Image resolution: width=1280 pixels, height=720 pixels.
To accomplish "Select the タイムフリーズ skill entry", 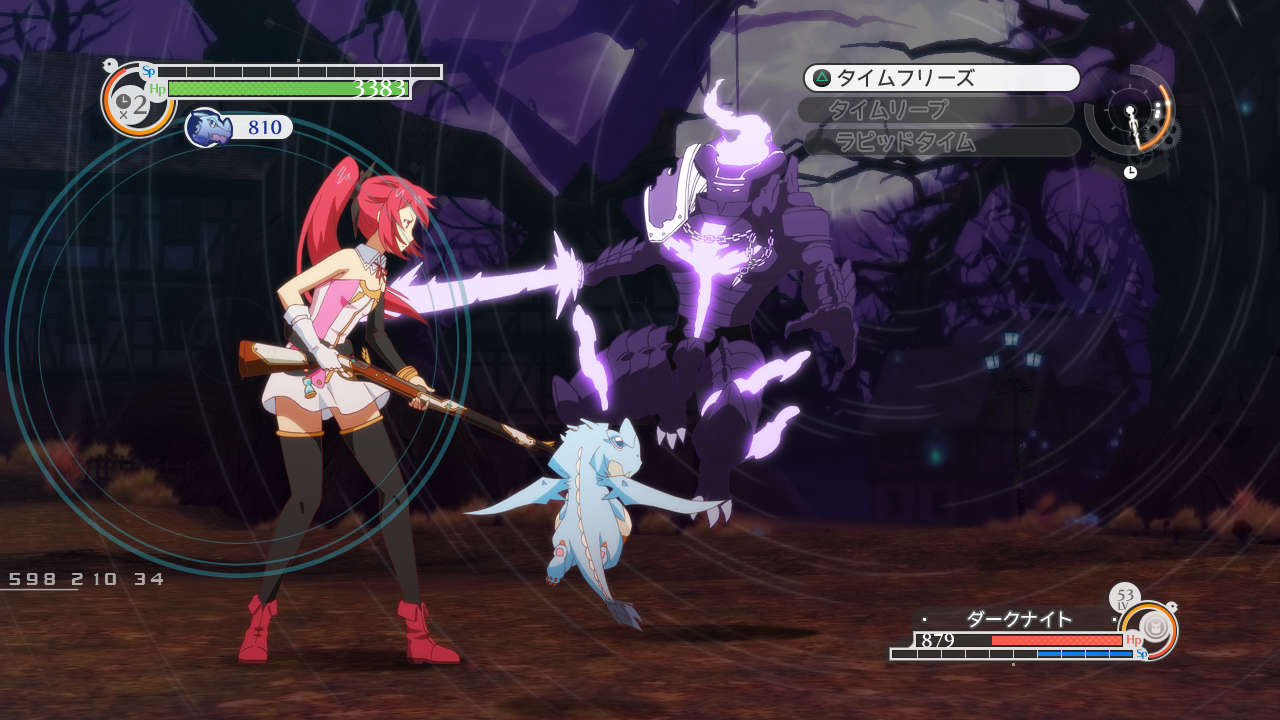I will point(941,78).
